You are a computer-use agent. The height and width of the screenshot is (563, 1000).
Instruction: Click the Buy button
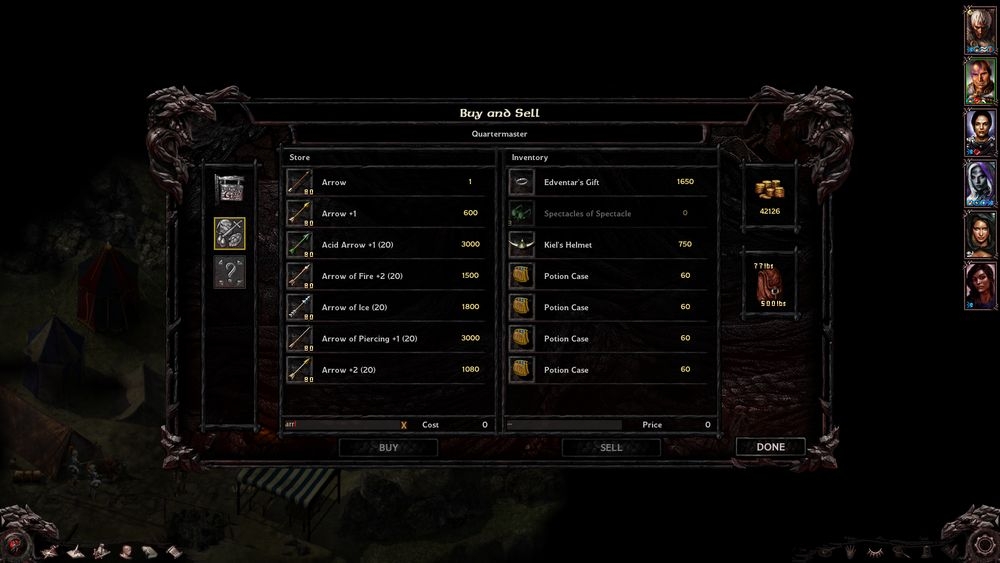coord(388,448)
